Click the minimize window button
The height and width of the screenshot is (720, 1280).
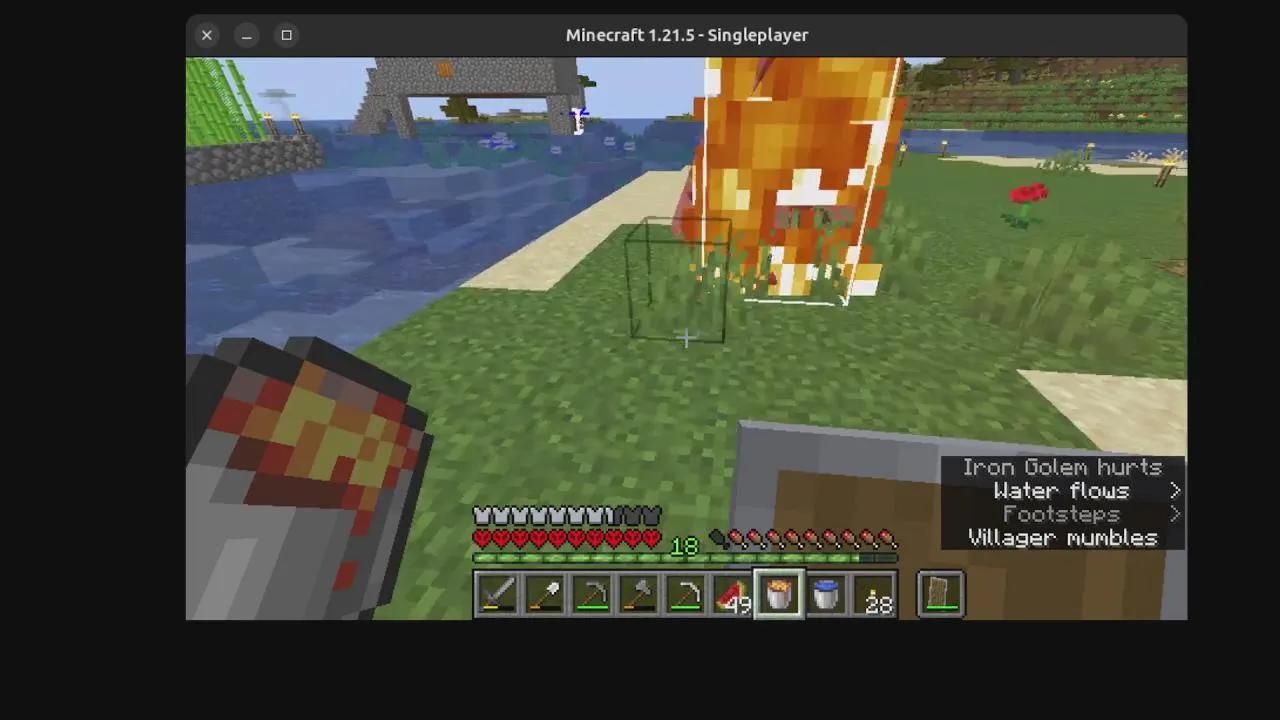246,35
